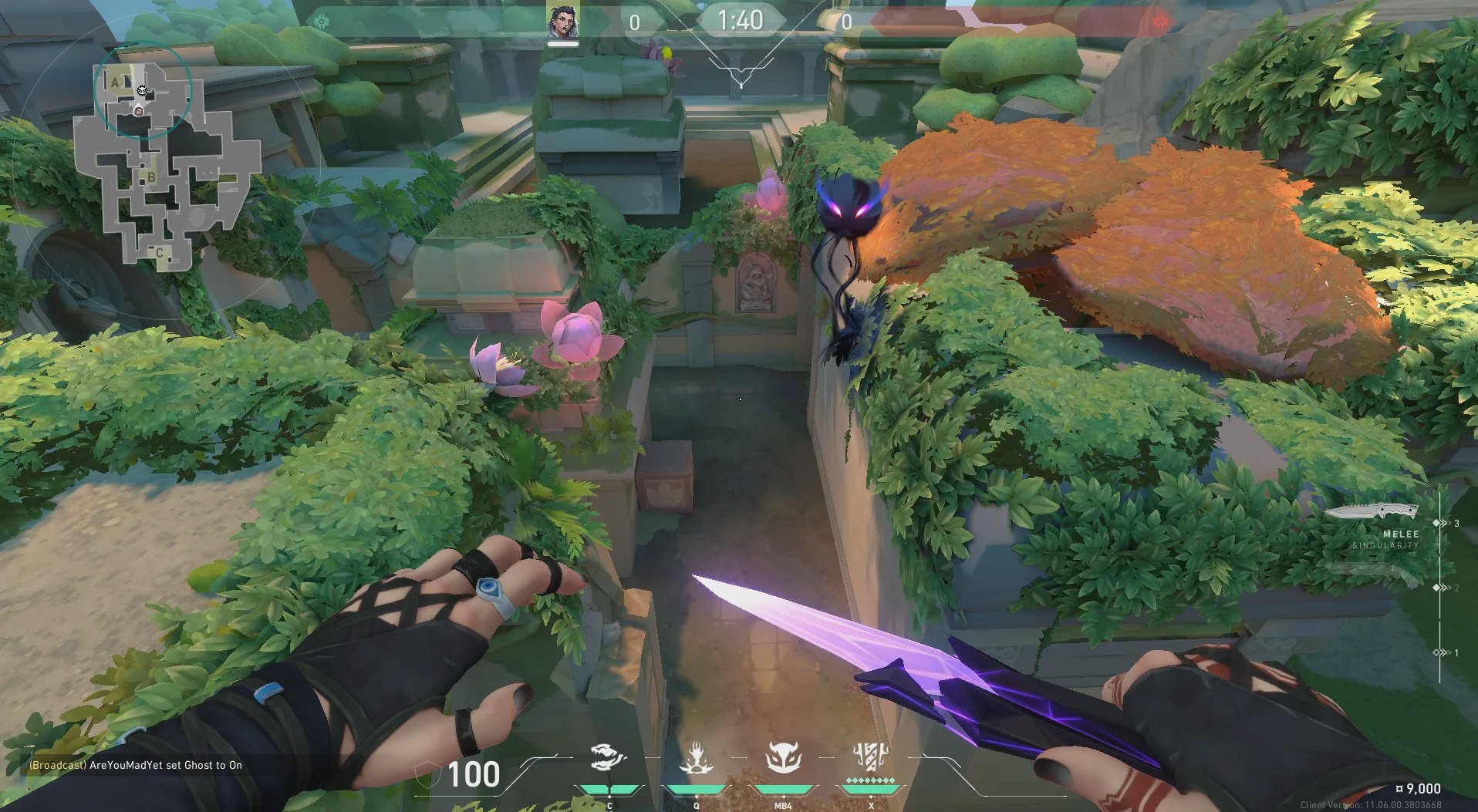Click the A site marker on the minimap
This screenshot has height=812, width=1478.
pyautogui.click(x=116, y=82)
